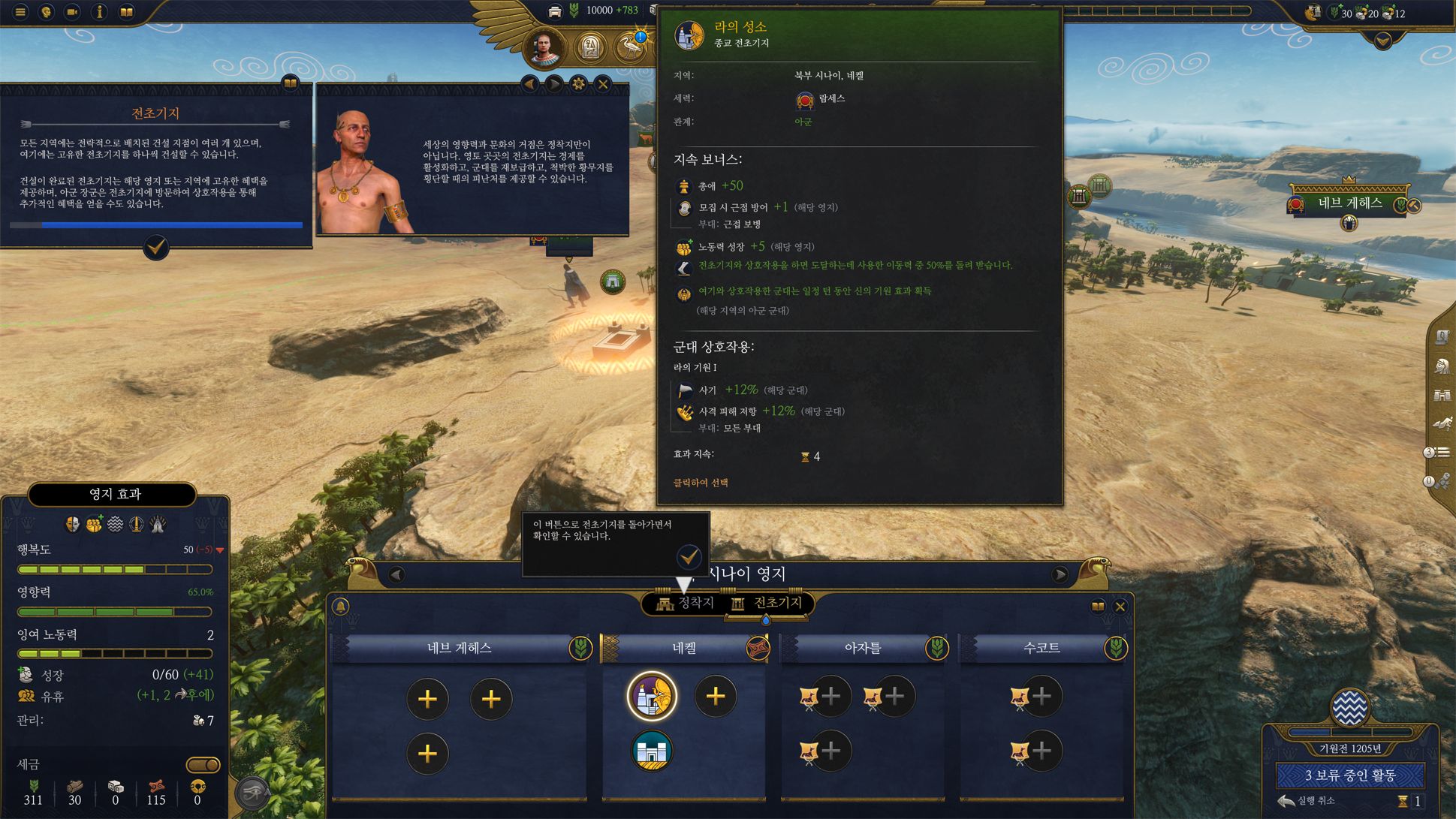Dismiss the outpost button hint checkmark
The image size is (1456, 819).
click(689, 557)
